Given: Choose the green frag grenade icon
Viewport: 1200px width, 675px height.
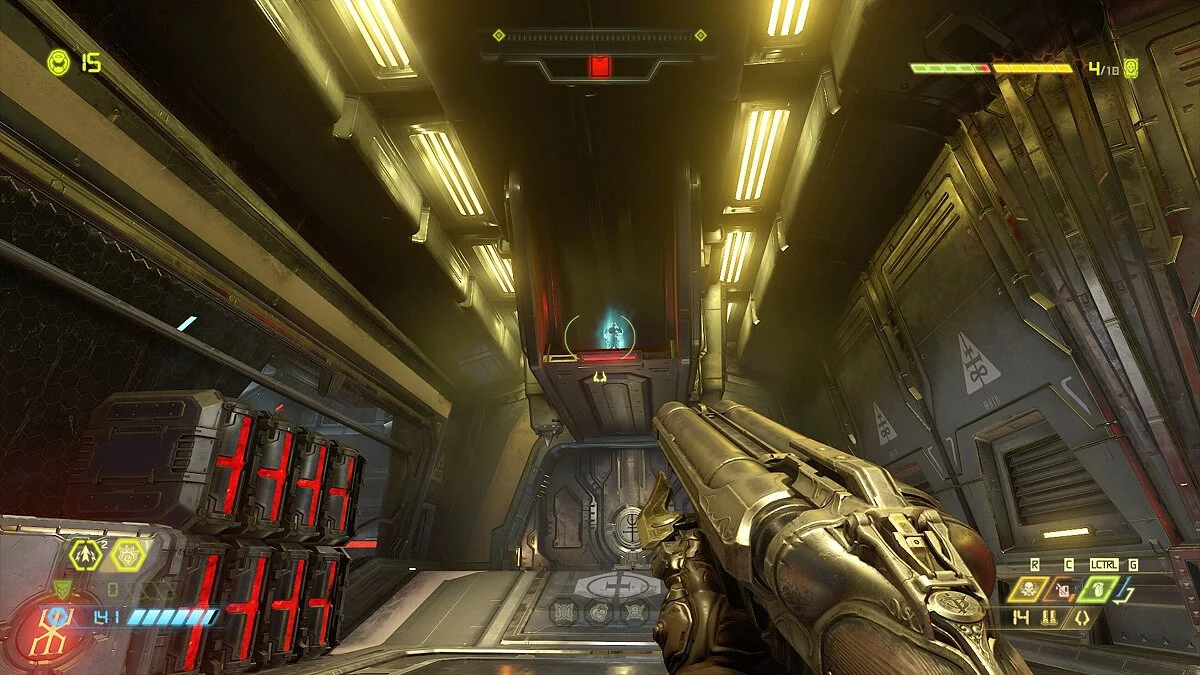Looking at the screenshot, I should tap(1097, 590).
